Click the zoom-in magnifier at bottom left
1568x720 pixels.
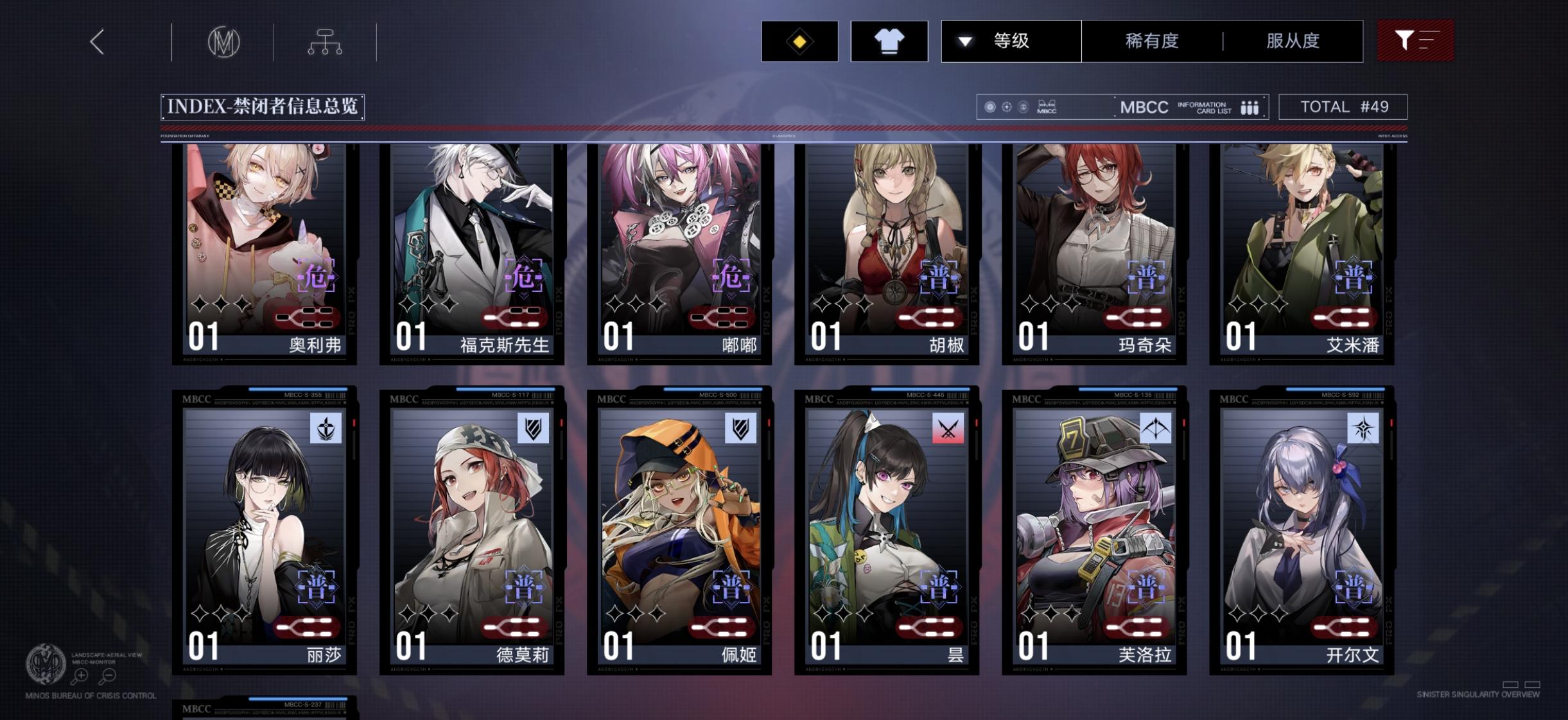point(81,676)
